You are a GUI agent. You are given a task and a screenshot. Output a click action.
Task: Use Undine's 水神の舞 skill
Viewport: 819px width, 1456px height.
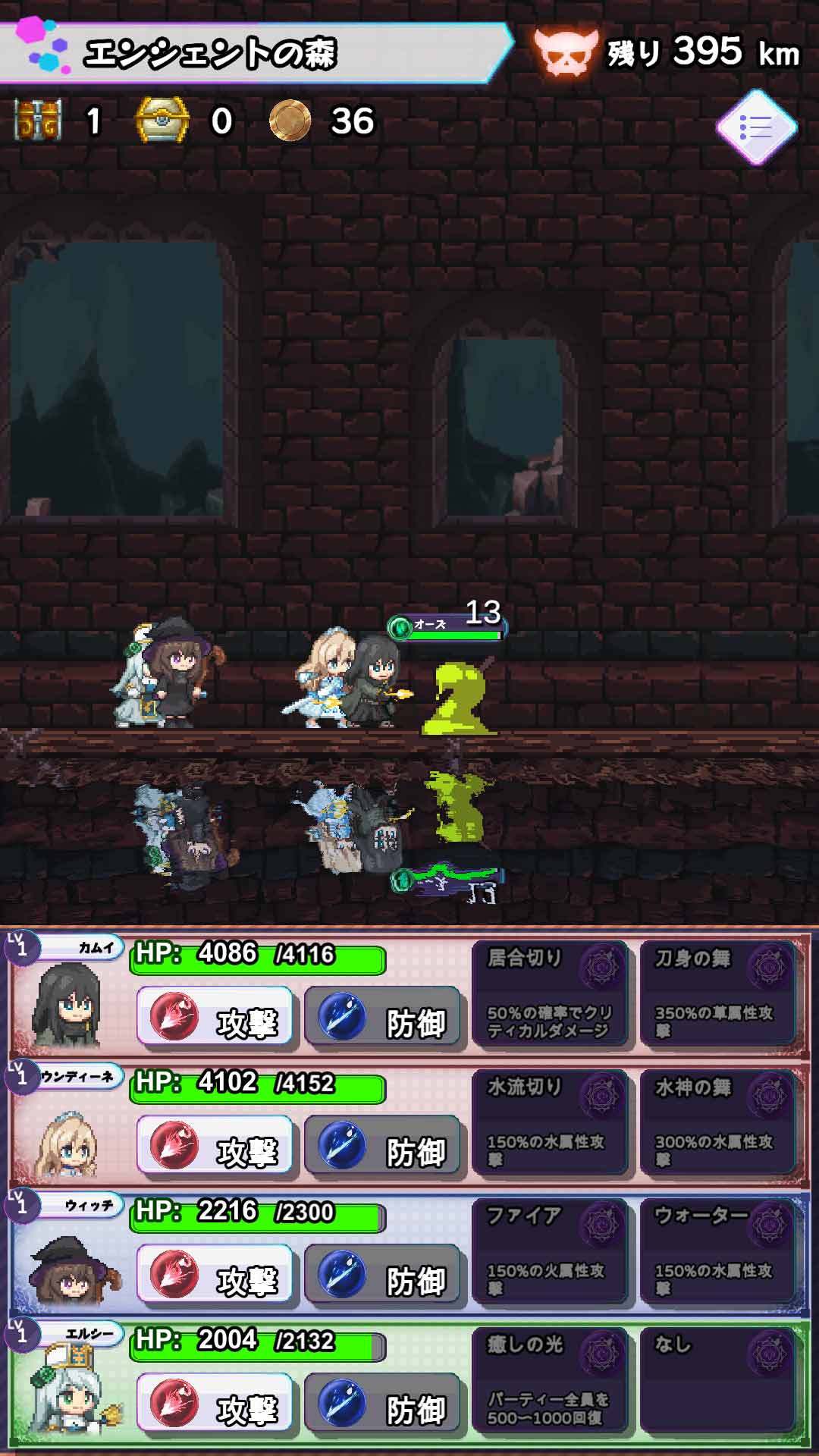point(718,1123)
